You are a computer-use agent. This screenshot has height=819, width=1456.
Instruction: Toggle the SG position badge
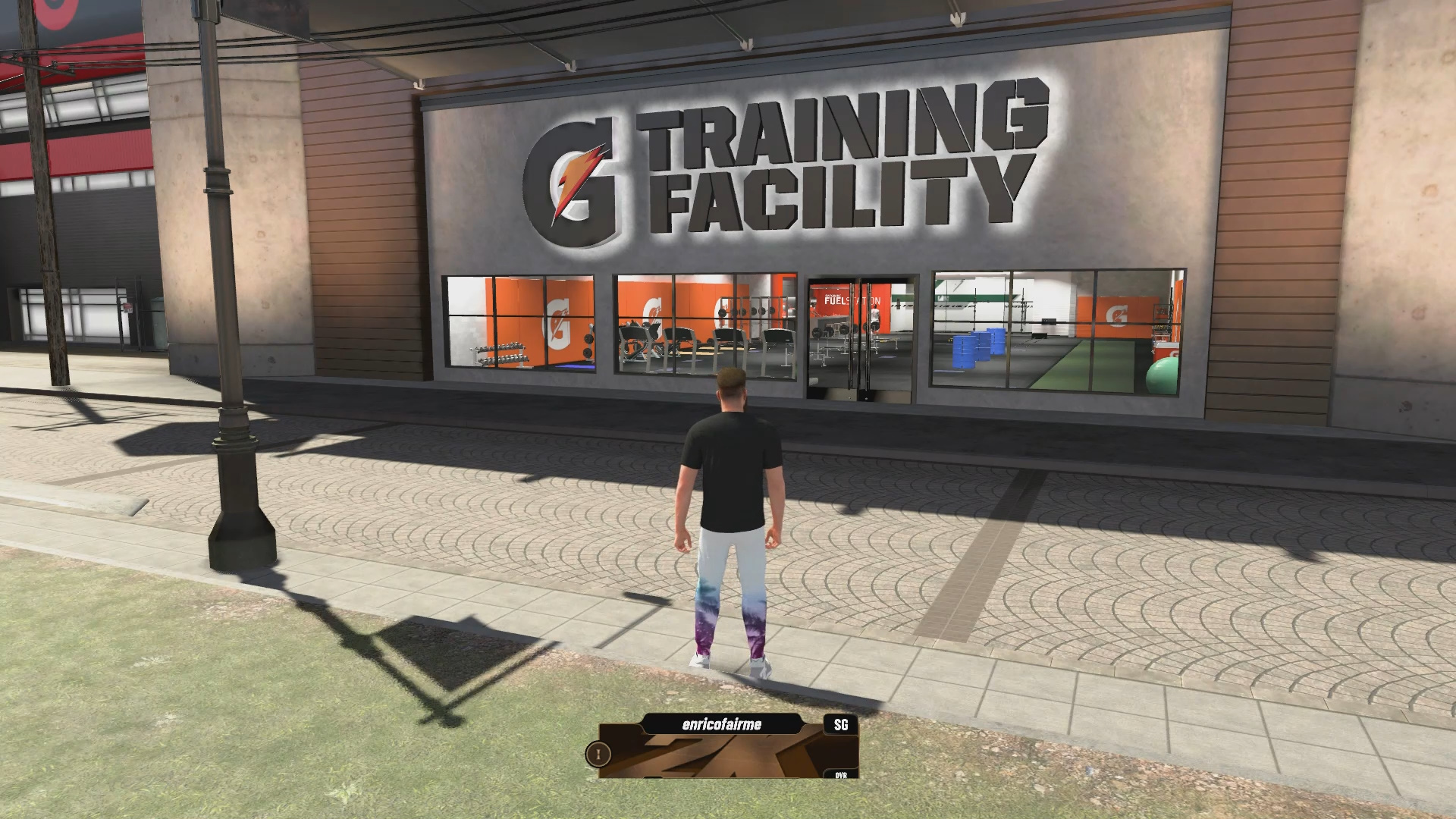pos(839,724)
